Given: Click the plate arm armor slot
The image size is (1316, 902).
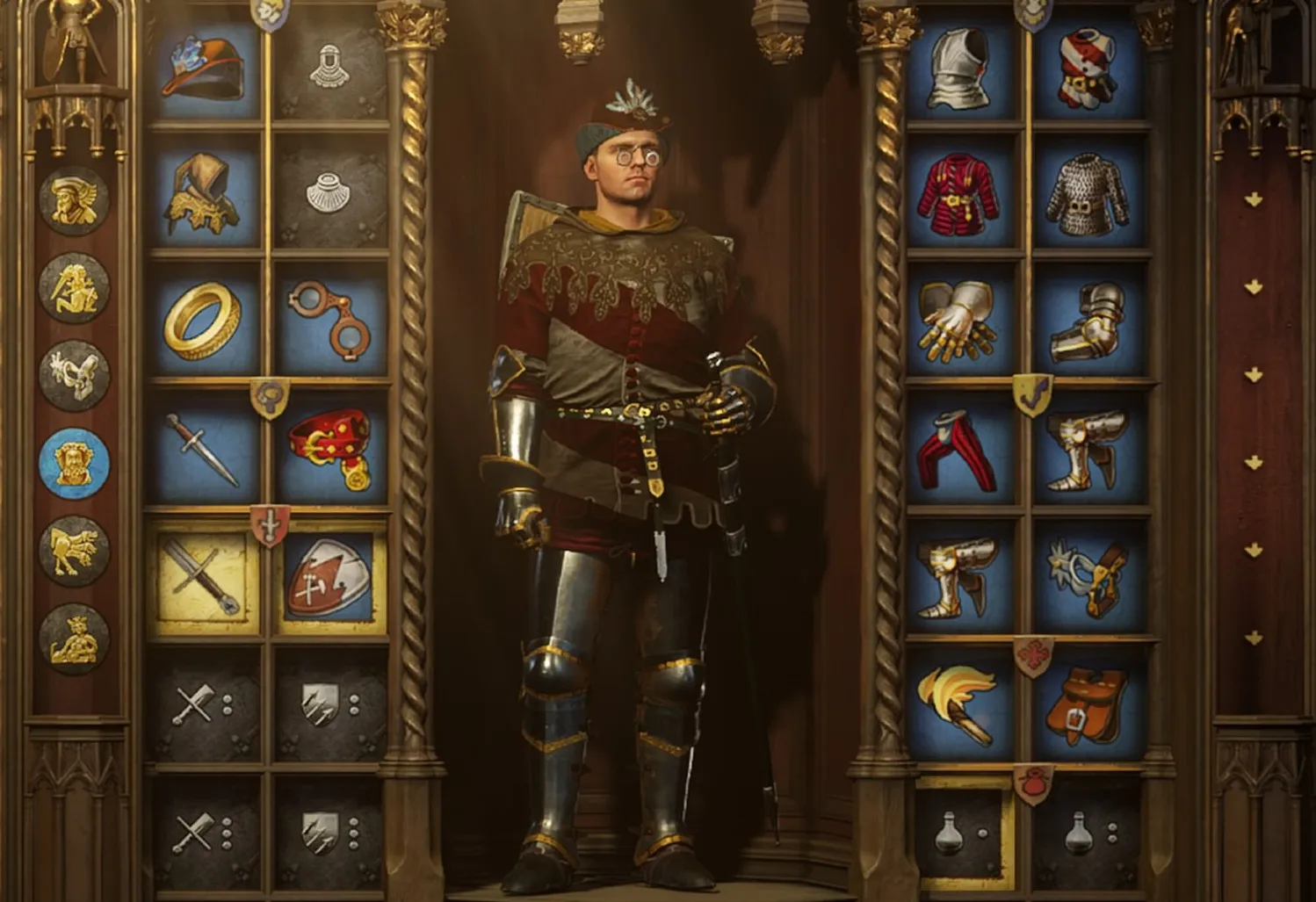Looking at the screenshot, I should [x=1088, y=321].
